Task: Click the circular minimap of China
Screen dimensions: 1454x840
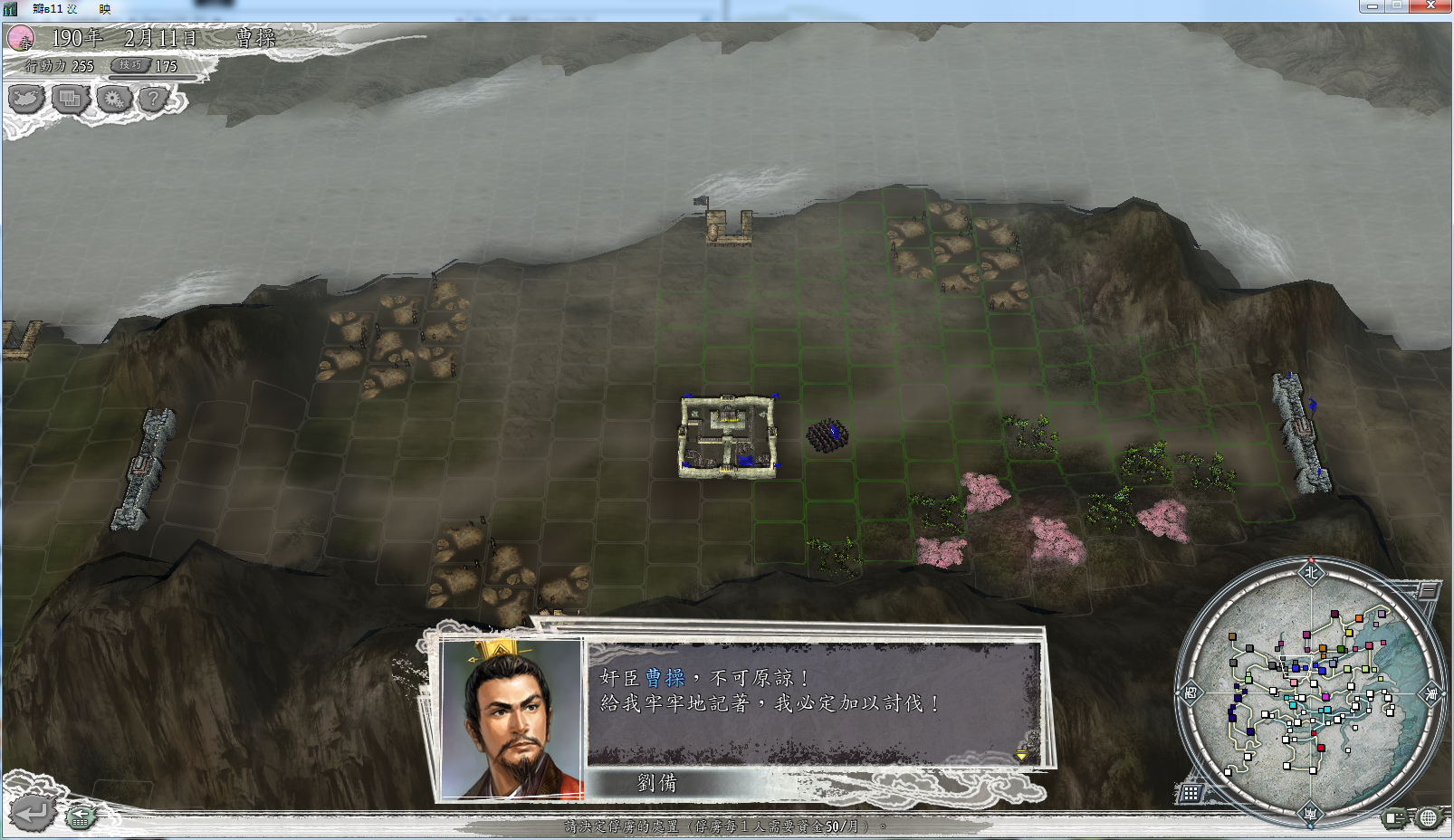Action: [x=1310, y=692]
